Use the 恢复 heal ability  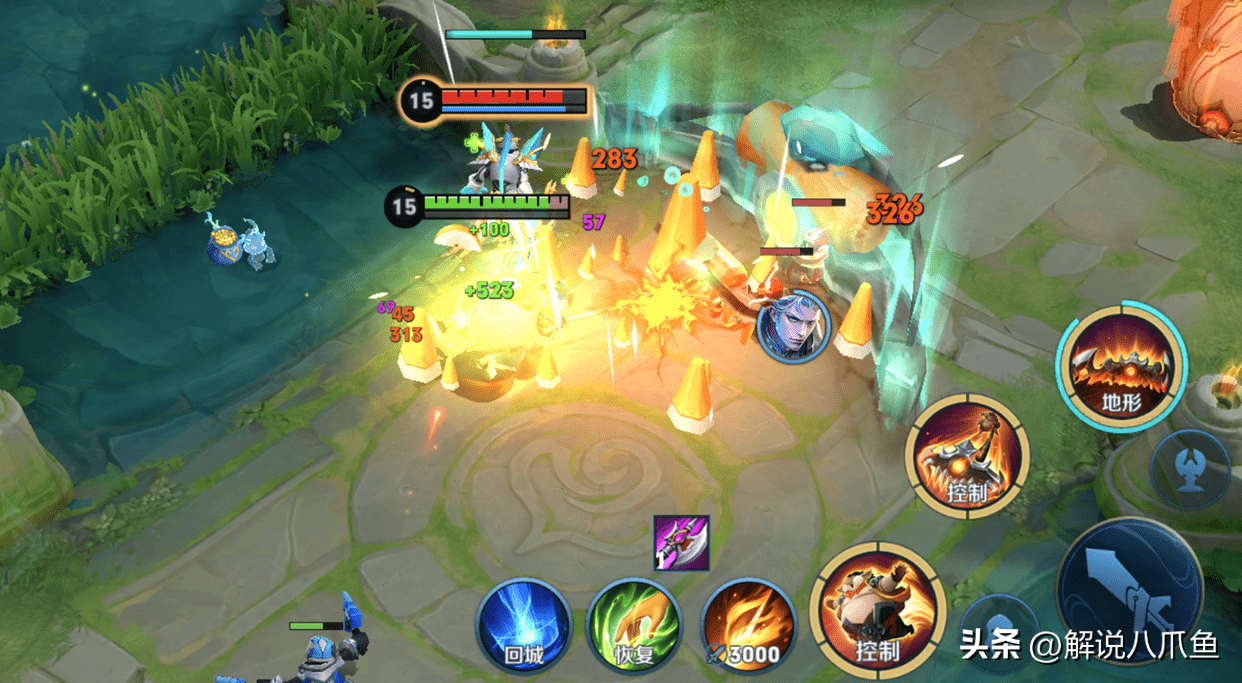tap(633, 627)
